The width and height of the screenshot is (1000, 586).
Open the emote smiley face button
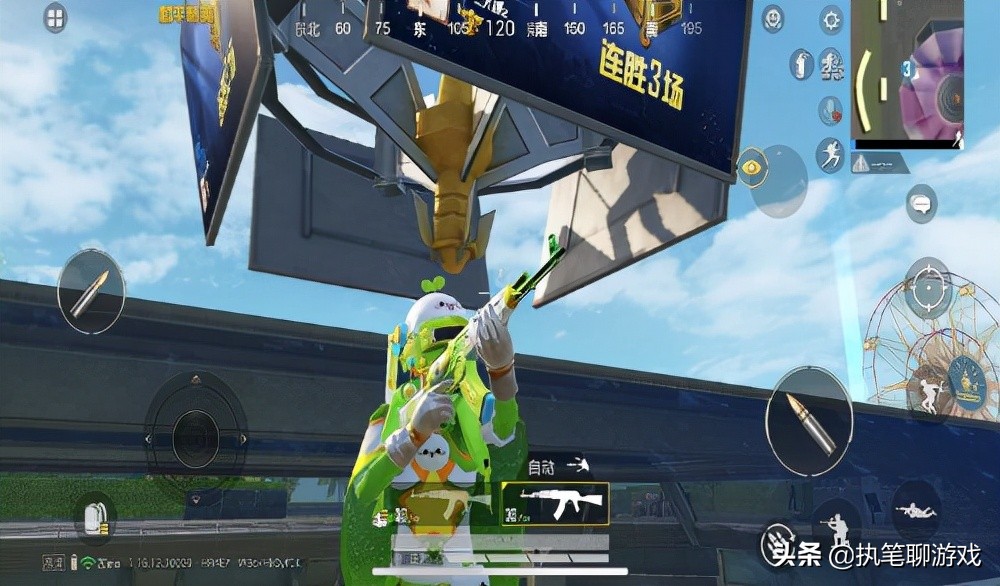773,18
